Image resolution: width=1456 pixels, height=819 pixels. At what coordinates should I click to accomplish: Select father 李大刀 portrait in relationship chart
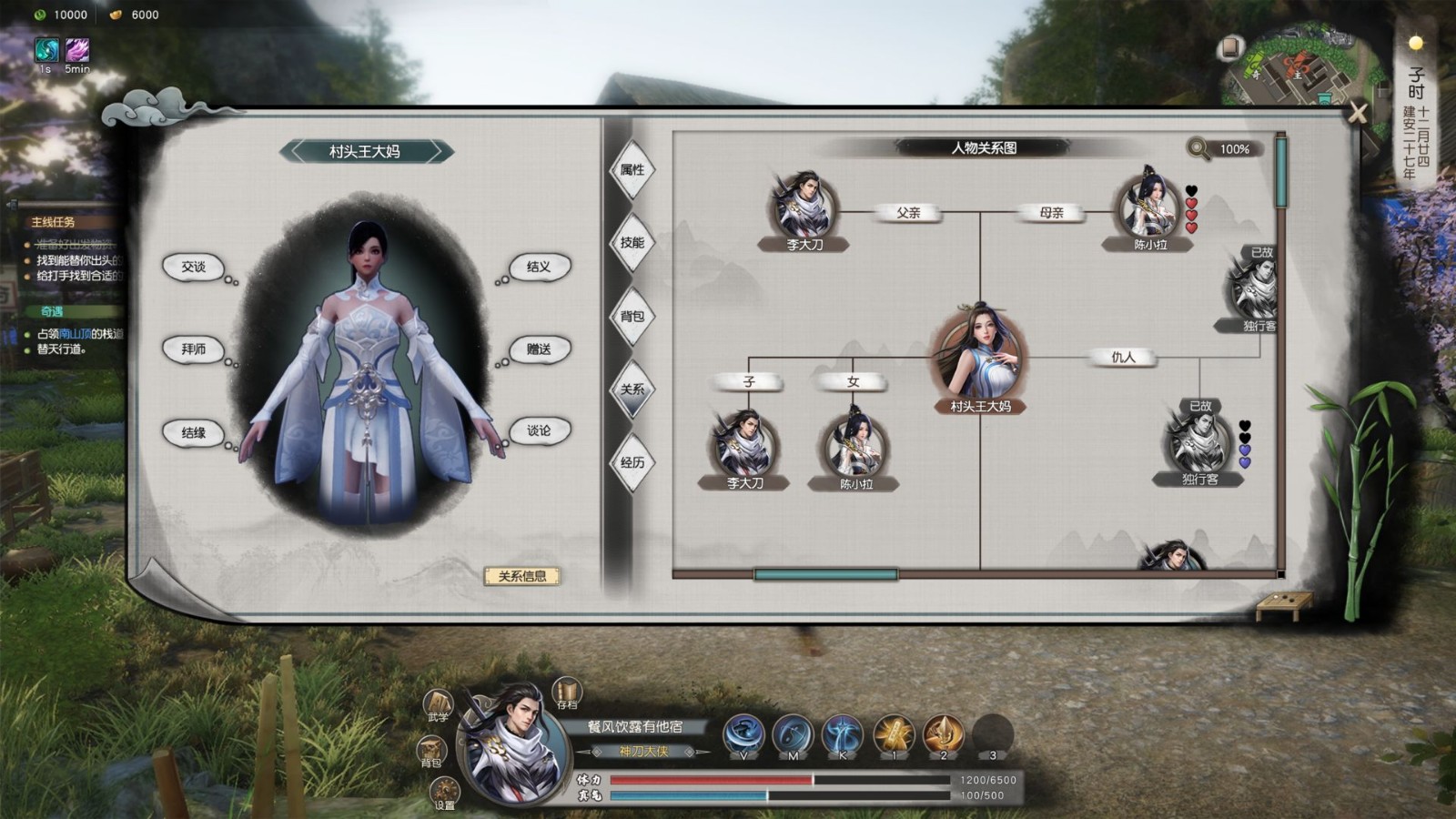pos(804,205)
